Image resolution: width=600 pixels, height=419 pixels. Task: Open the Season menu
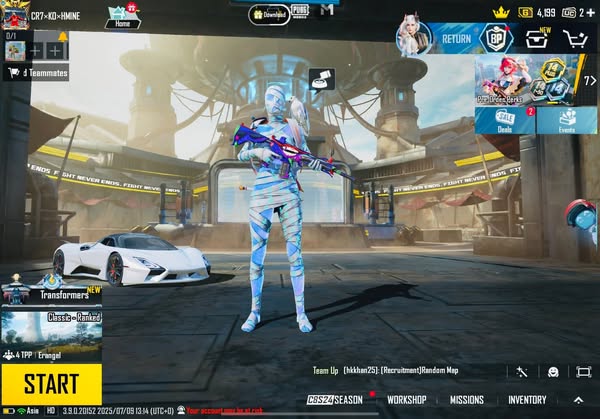[337, 400]
